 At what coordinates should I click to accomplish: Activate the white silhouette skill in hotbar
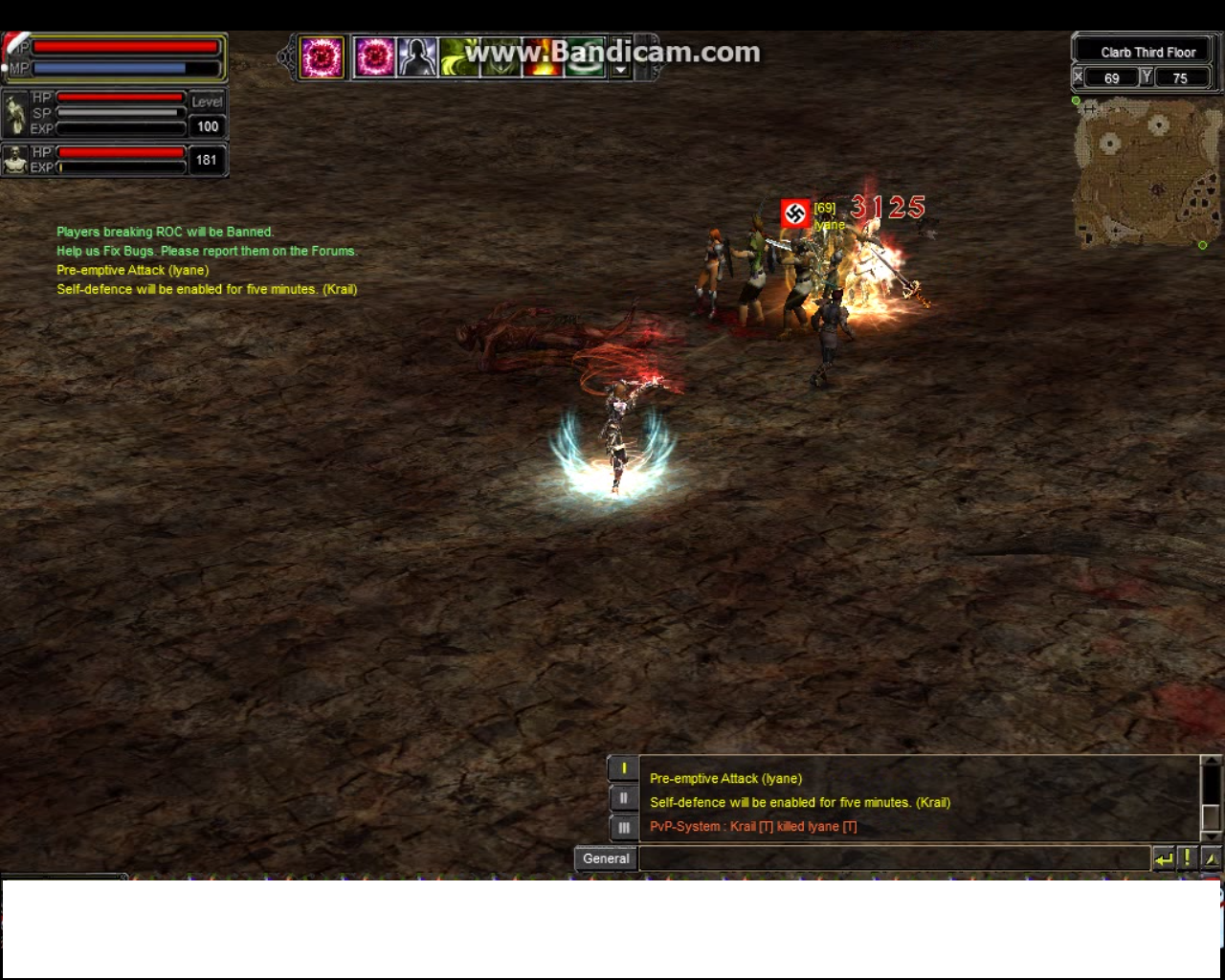coord(417,57)
